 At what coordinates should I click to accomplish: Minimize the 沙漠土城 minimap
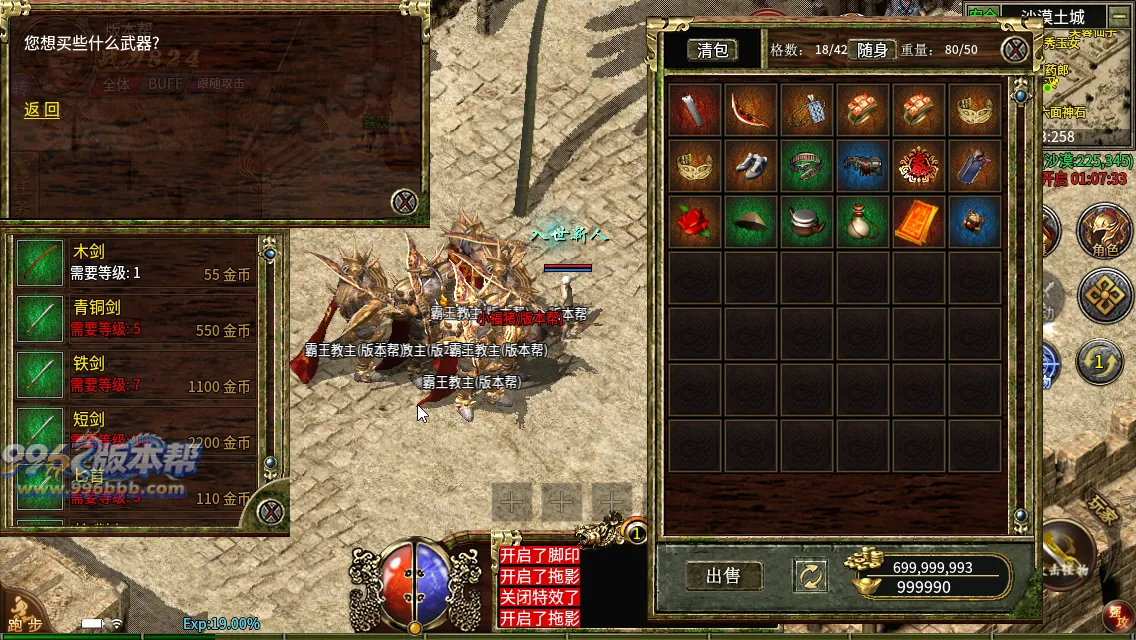1117,17
